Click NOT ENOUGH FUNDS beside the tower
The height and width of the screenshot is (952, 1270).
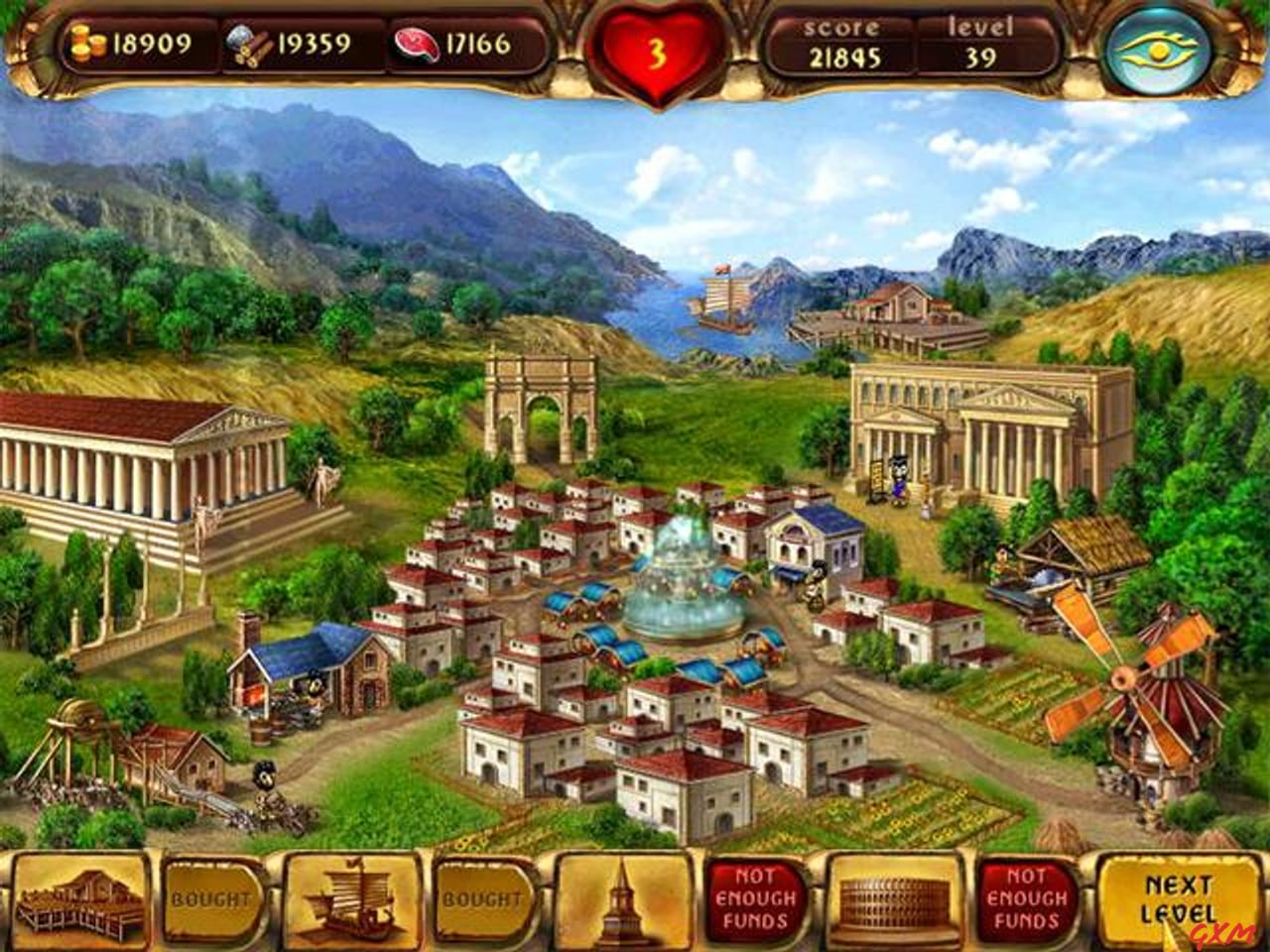pyautogui.click(x=755, y=900)
